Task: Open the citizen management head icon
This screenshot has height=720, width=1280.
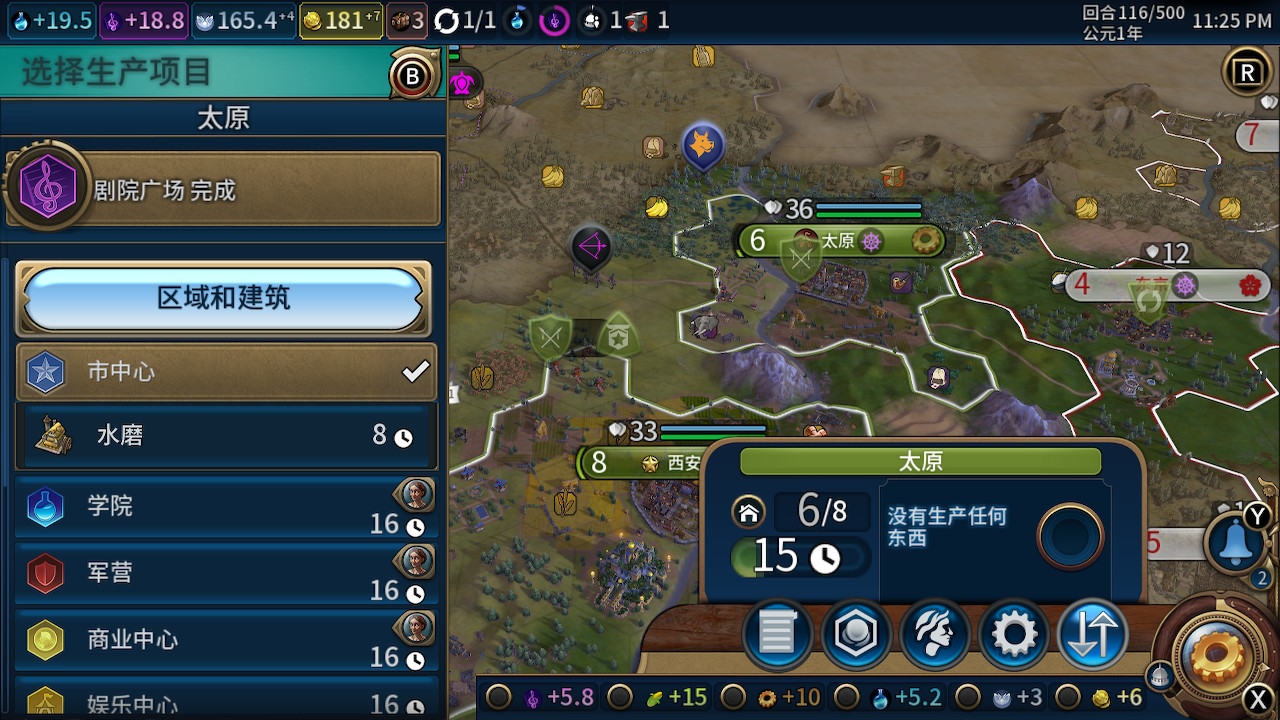Action: (934, 634)
